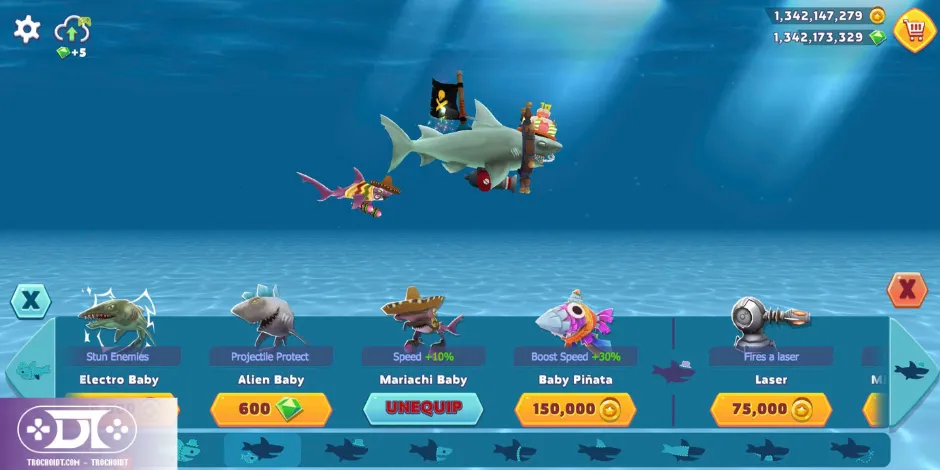Close the shop with the red X
This screenshot has height=470, width=940.
pyautogui.click(x=907, y=290)
